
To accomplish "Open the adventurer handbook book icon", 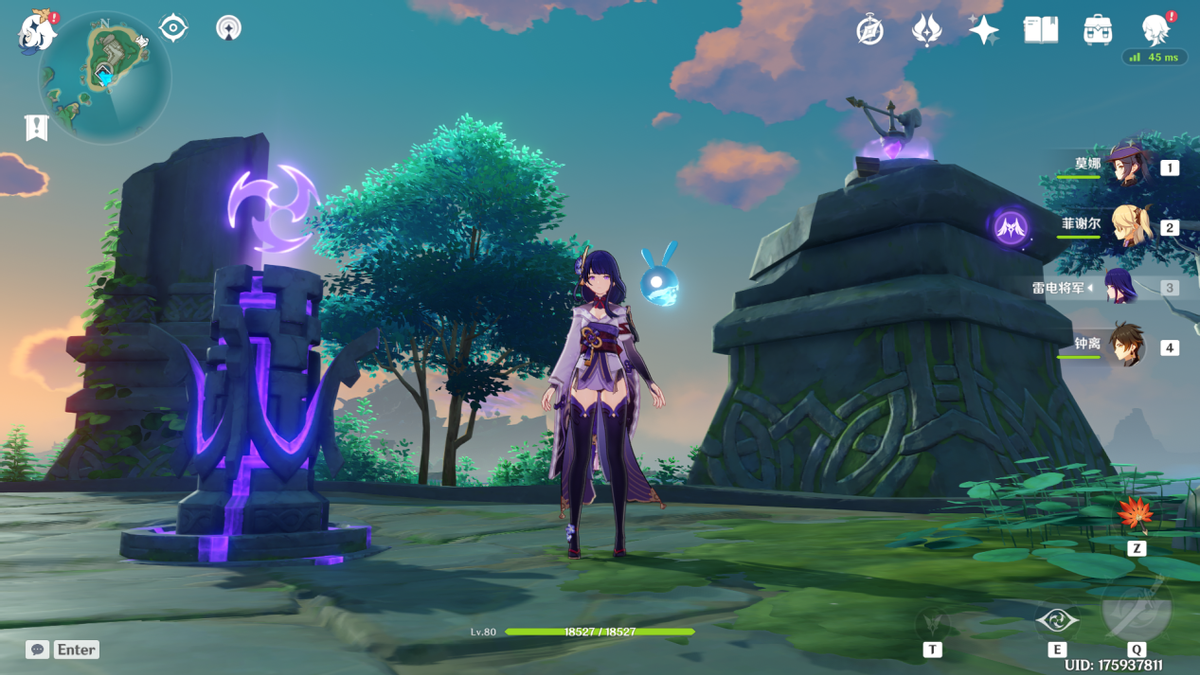I will click(x=1041, y=30).
